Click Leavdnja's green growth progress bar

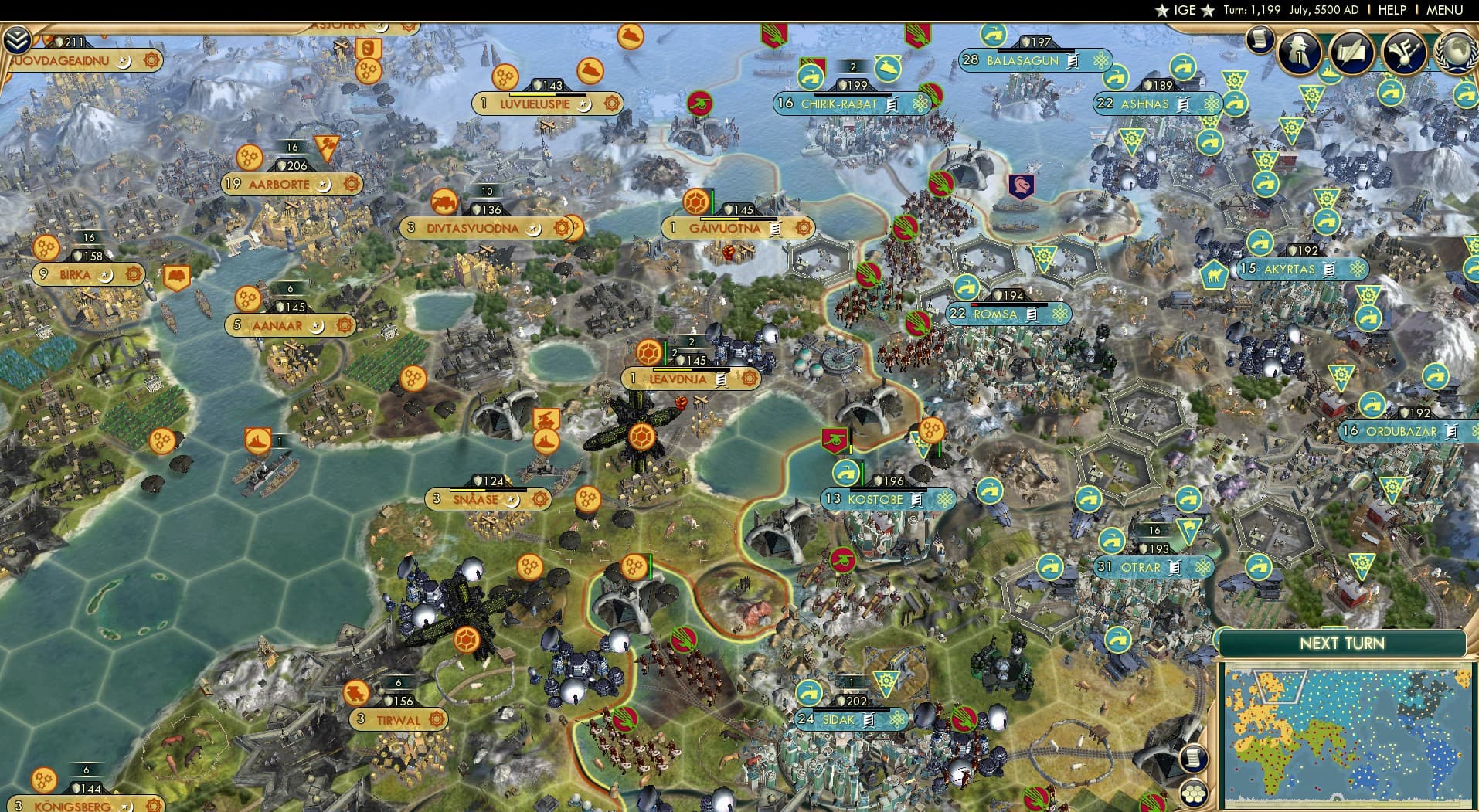click(665, 352)
